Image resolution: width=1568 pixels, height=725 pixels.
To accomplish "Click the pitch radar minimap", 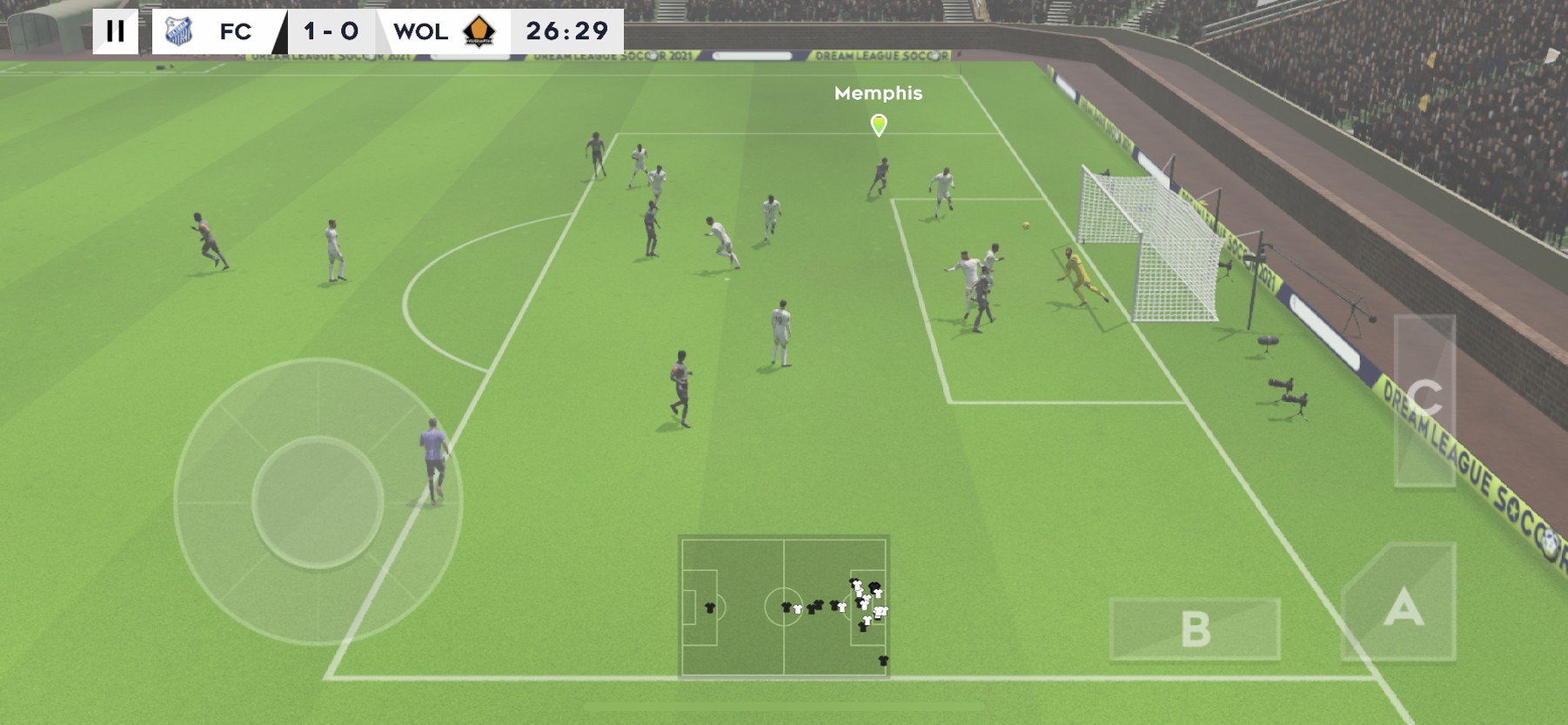I will (784, 606).
